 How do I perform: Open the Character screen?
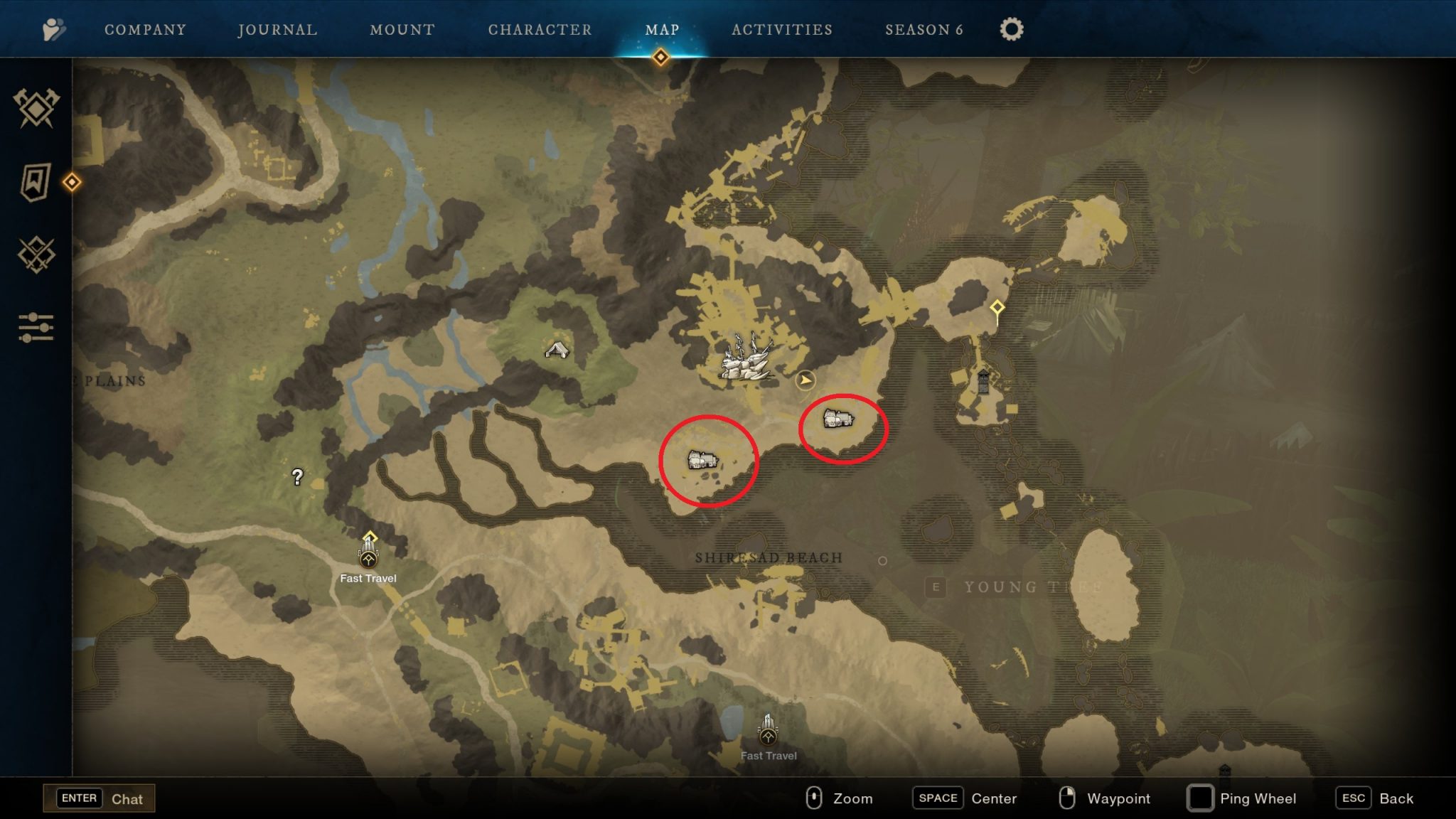coord(540,30)
